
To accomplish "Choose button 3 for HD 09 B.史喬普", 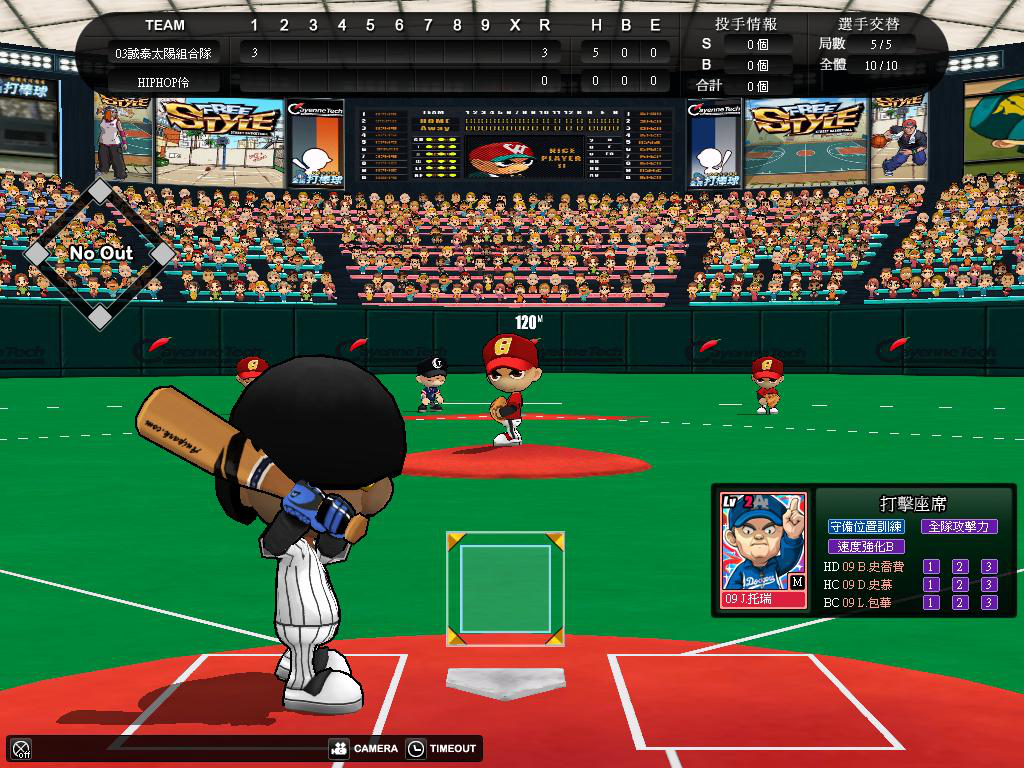I will tap(989, 567).
